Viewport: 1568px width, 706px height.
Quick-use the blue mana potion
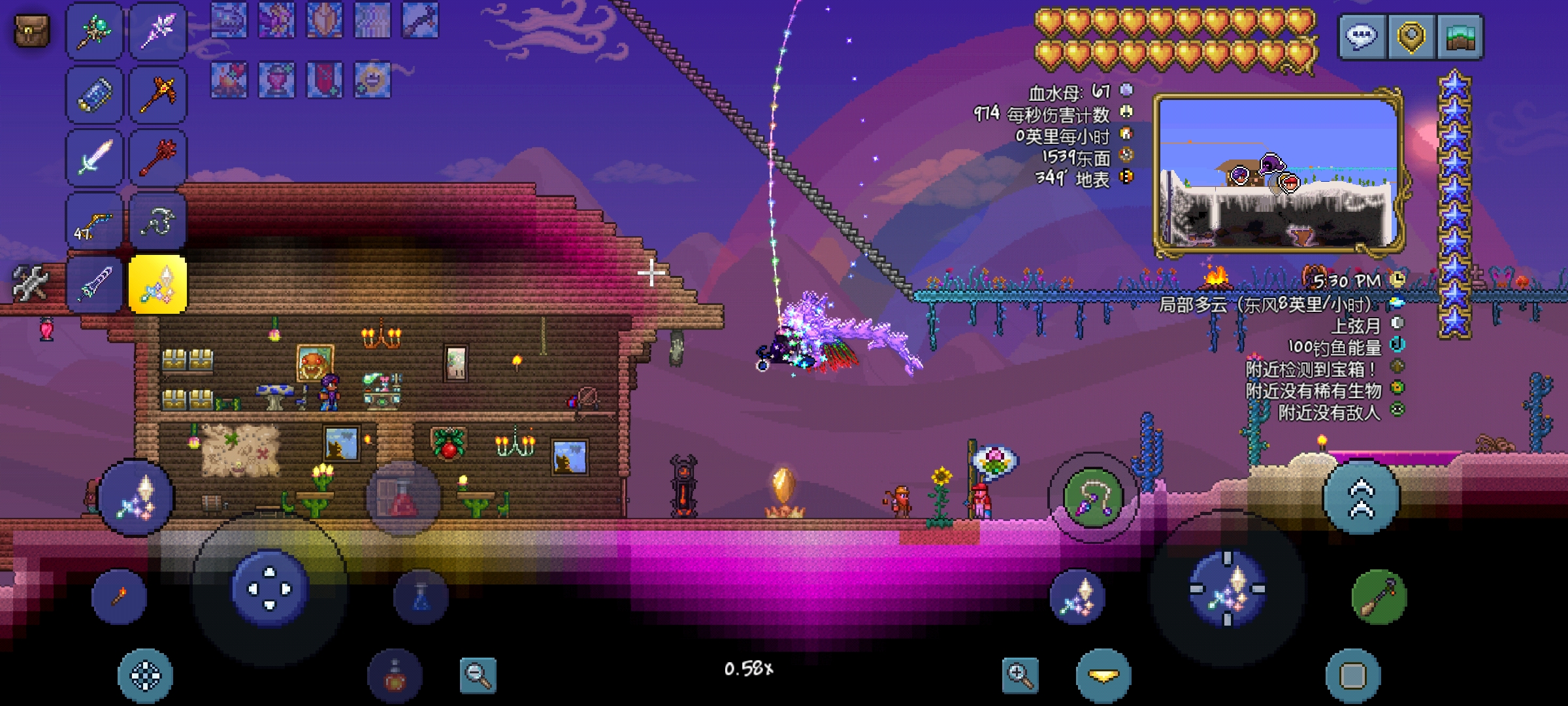pos(421,597)
